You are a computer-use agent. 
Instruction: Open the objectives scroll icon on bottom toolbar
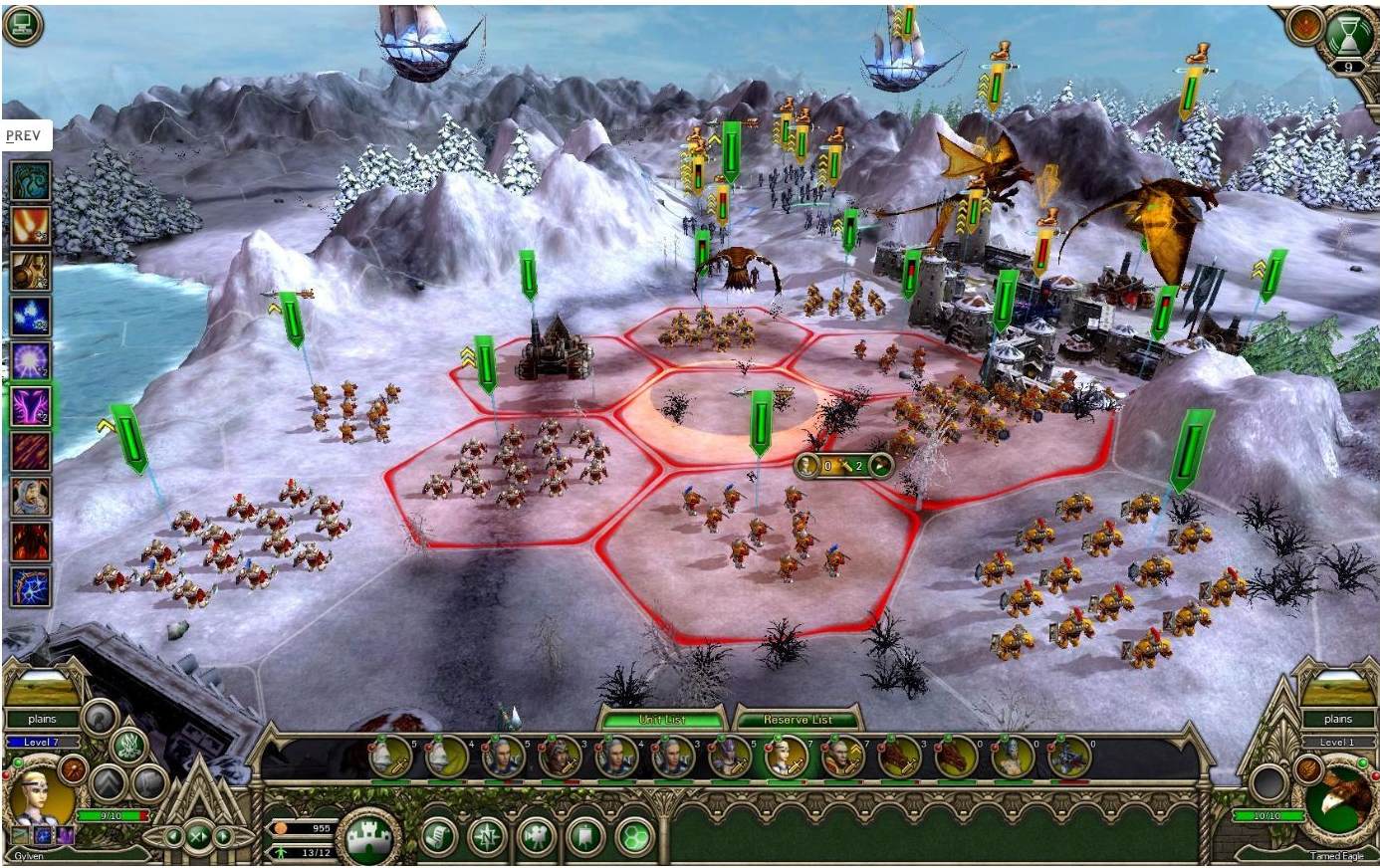click(x=439, y=835)
